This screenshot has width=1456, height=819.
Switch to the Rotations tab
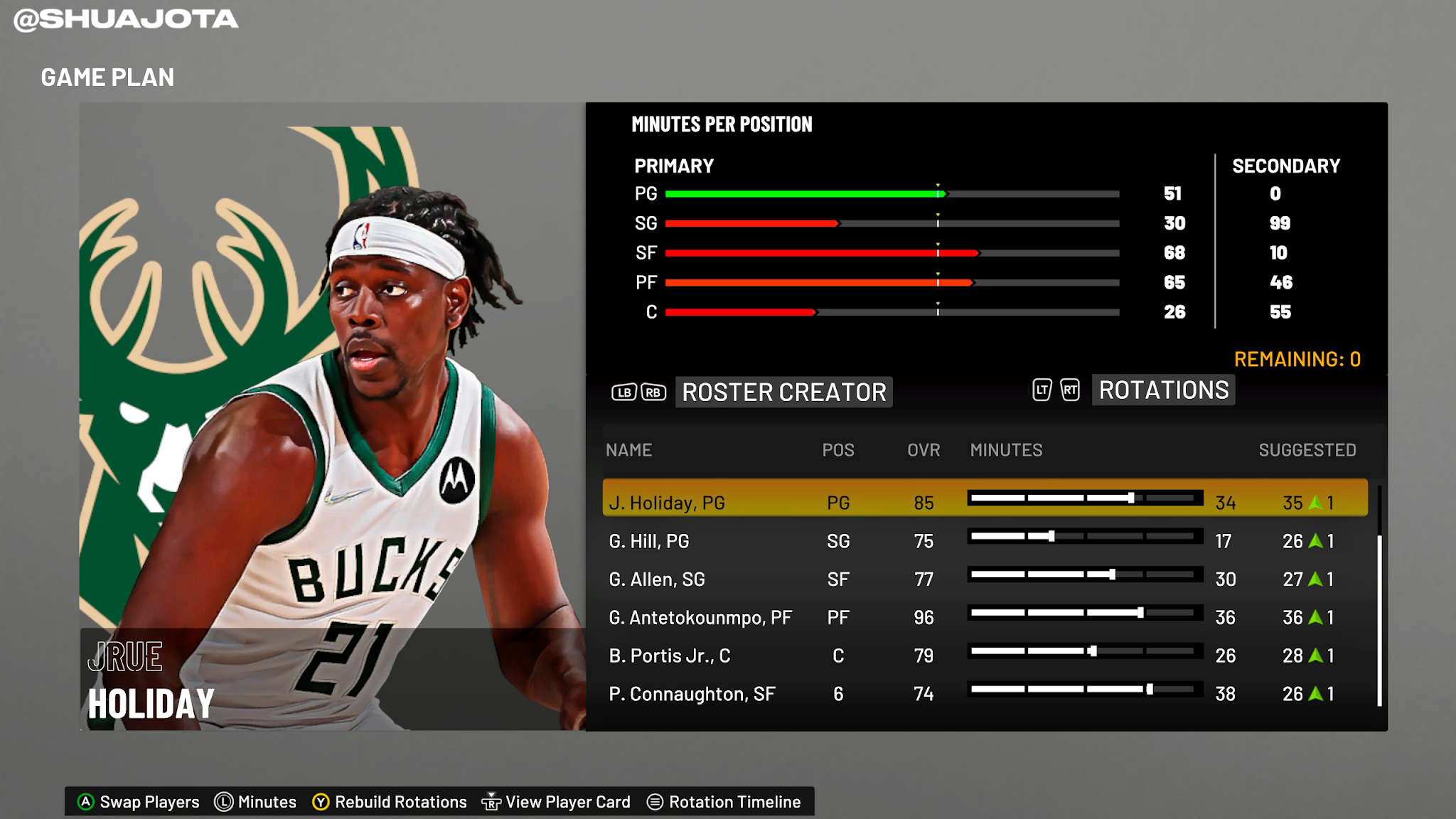tap(1163, 390)
